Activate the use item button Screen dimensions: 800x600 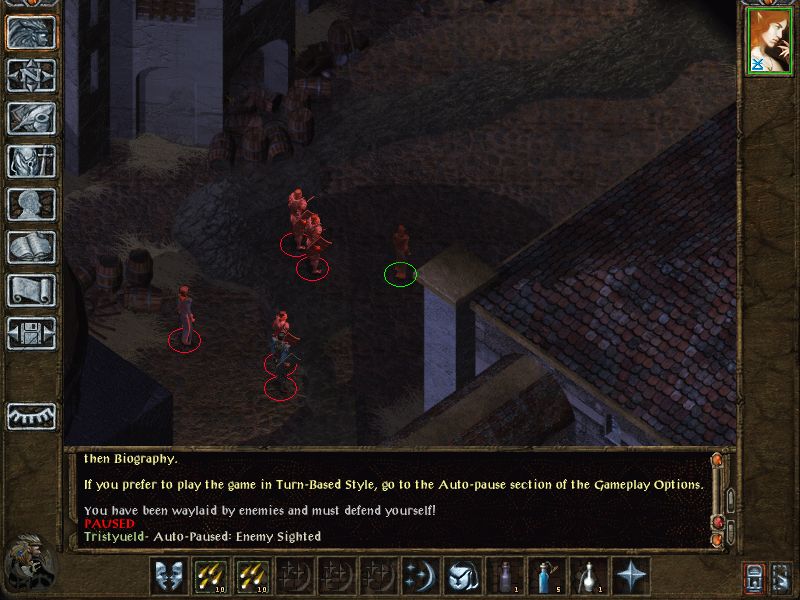461,576
